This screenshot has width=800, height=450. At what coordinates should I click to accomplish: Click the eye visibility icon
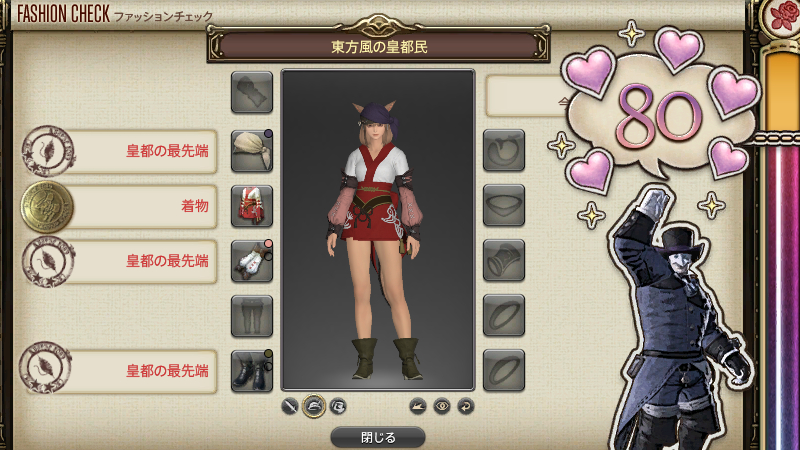(442, 407)
